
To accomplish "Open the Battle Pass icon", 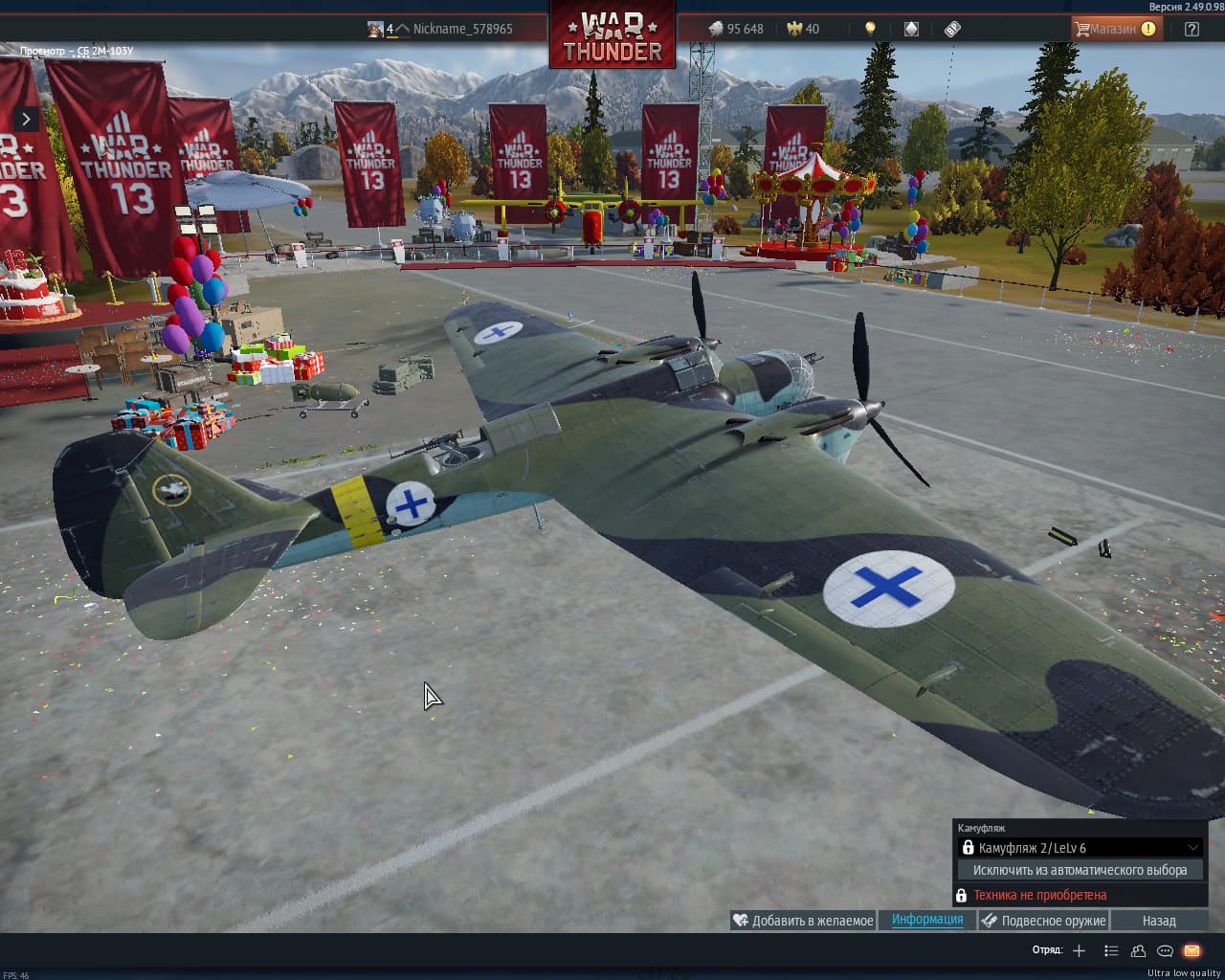I will pyautogui.click(x=952, y=29).
